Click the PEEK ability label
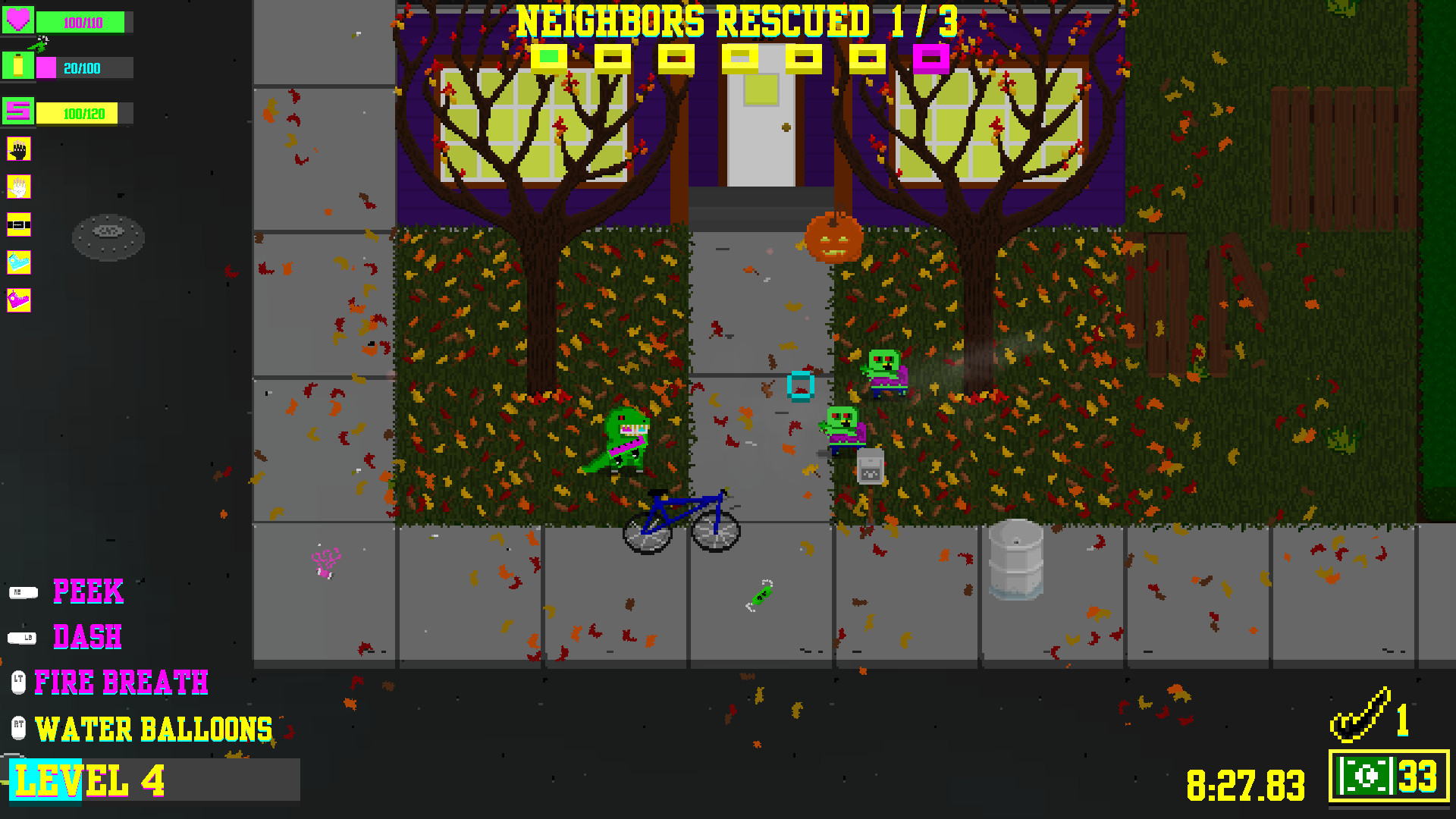Screen dimensions: 1456x819 tap(87, 592)
